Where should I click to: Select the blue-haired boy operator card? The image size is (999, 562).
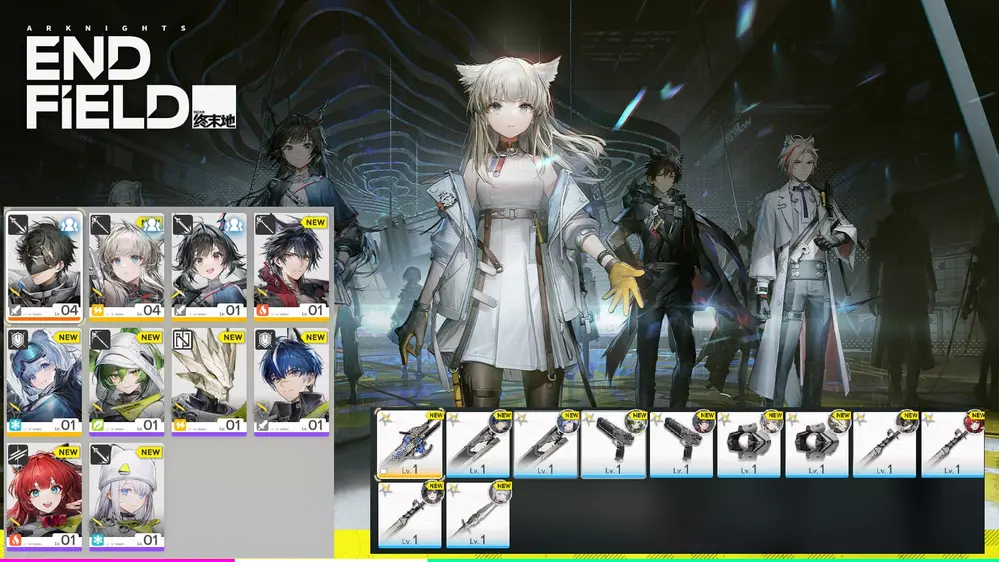[291, 382]
